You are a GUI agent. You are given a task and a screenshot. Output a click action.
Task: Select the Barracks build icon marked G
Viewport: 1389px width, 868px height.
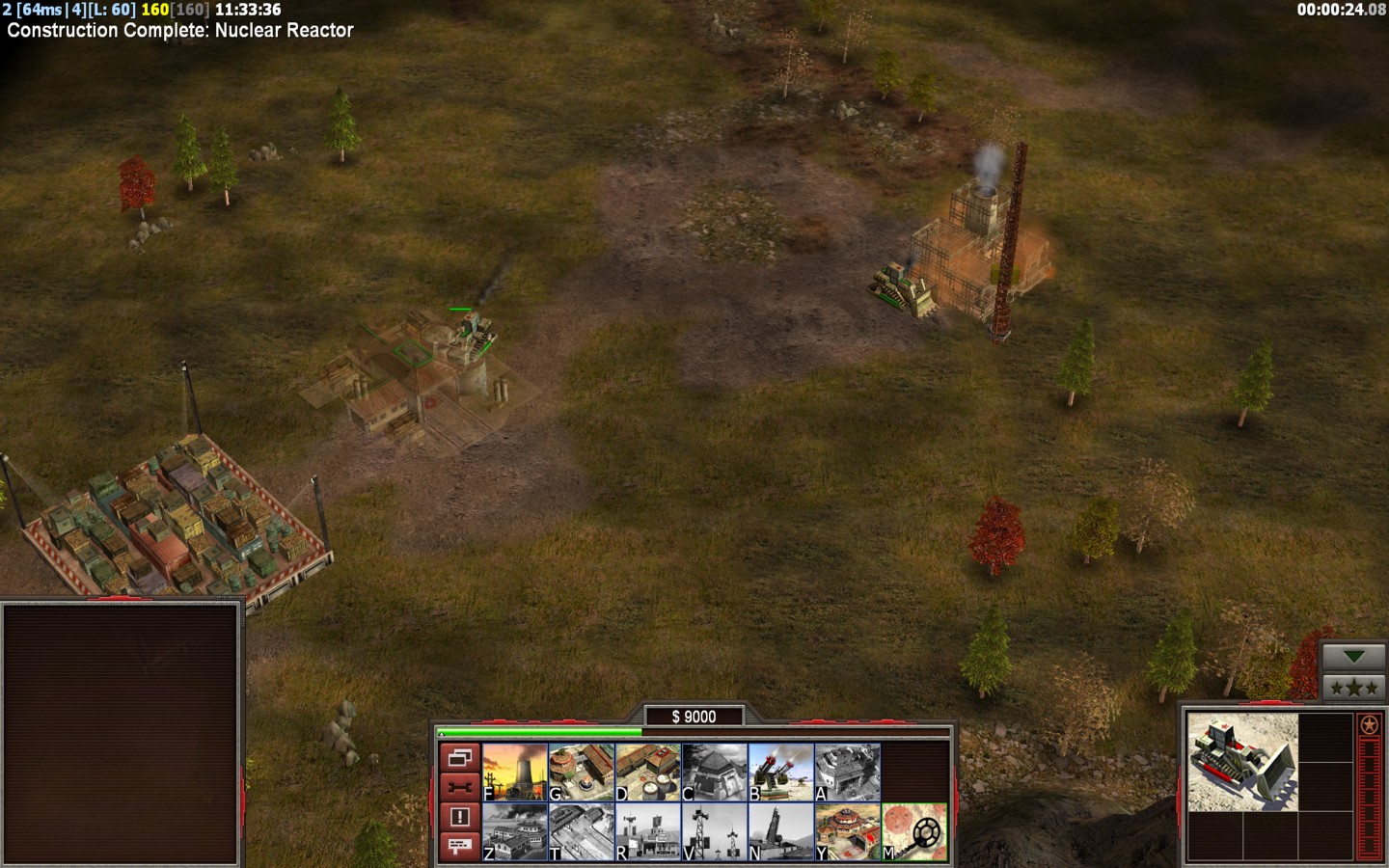(x=582, y=772)
